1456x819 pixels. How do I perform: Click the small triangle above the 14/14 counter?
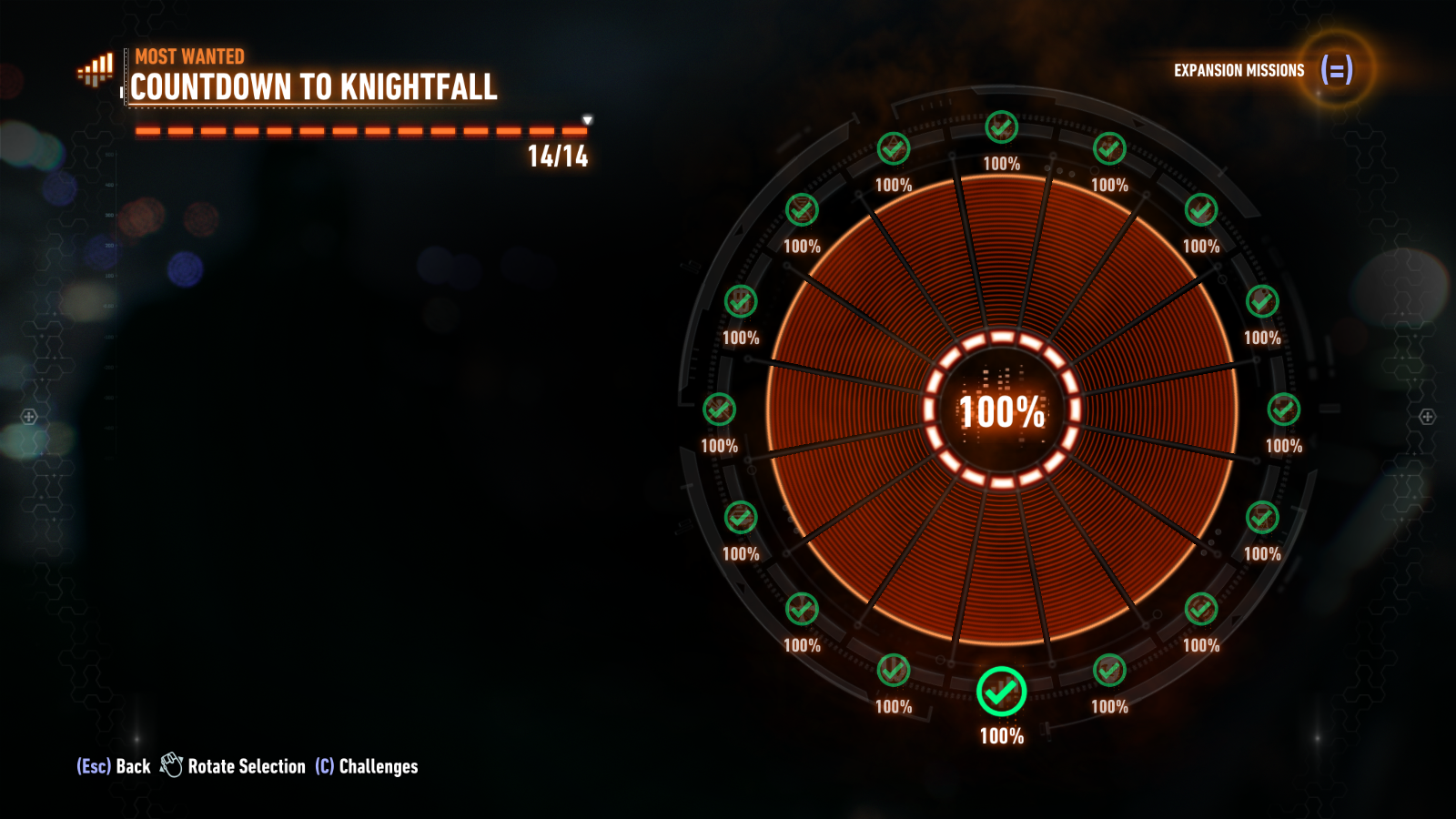587,118
